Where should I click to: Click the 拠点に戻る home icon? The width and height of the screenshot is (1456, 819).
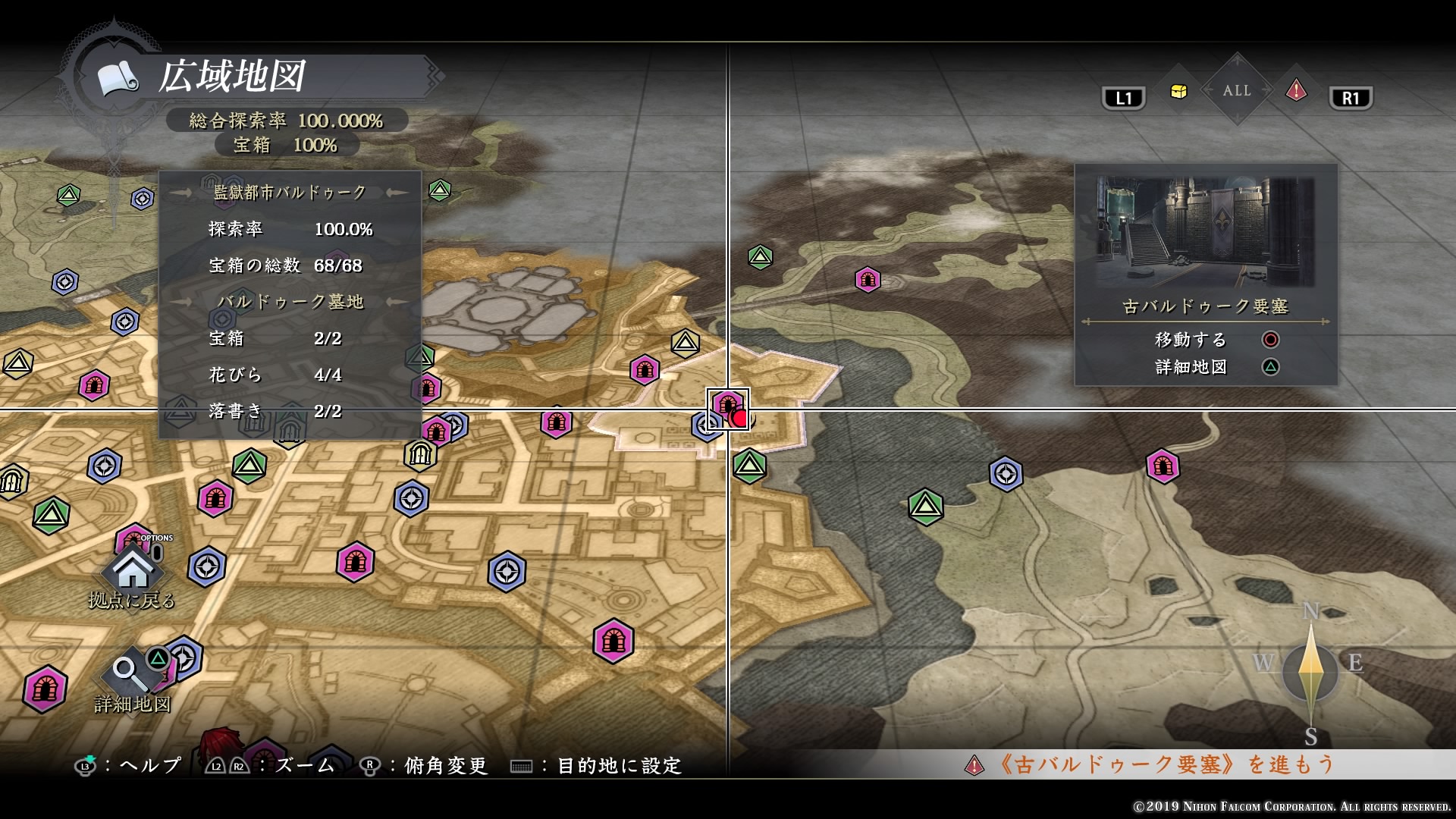click(133, 569)
